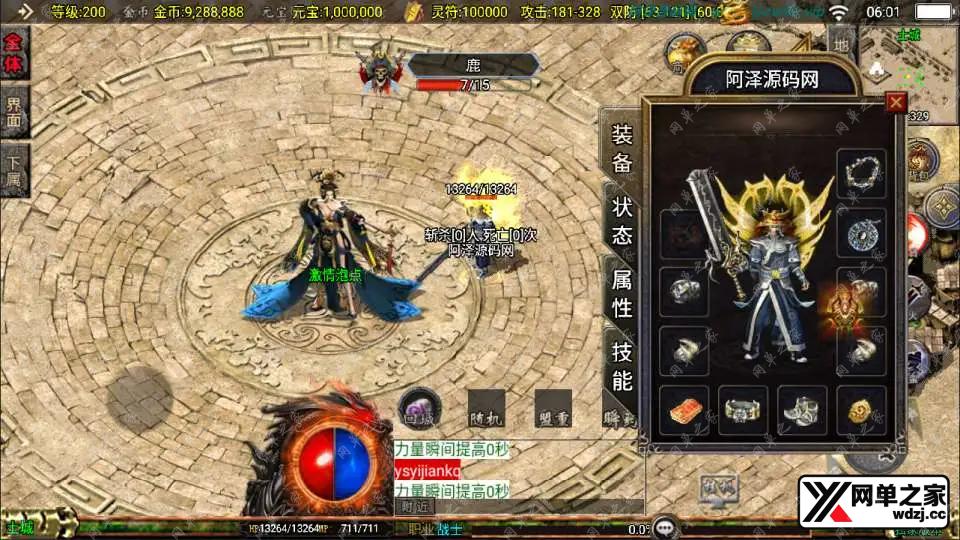Select the golden gem equipment slot
960x540 pixels.
861,410
